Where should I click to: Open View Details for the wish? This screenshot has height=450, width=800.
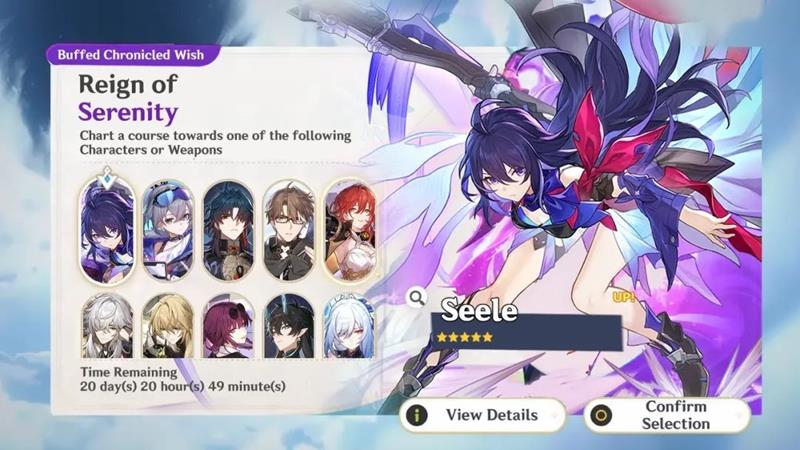[482, 415]
